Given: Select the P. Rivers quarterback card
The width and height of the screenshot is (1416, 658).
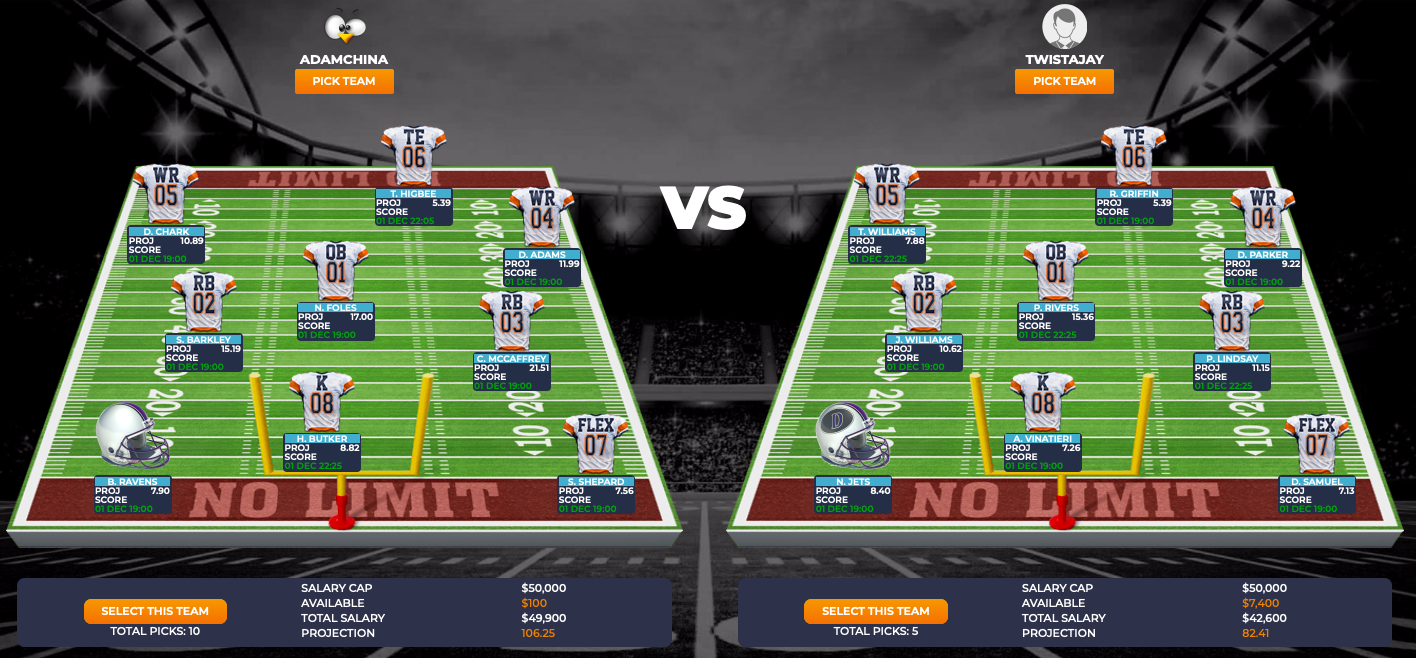Looking at the screenshot, I should tap(1056, 322).
